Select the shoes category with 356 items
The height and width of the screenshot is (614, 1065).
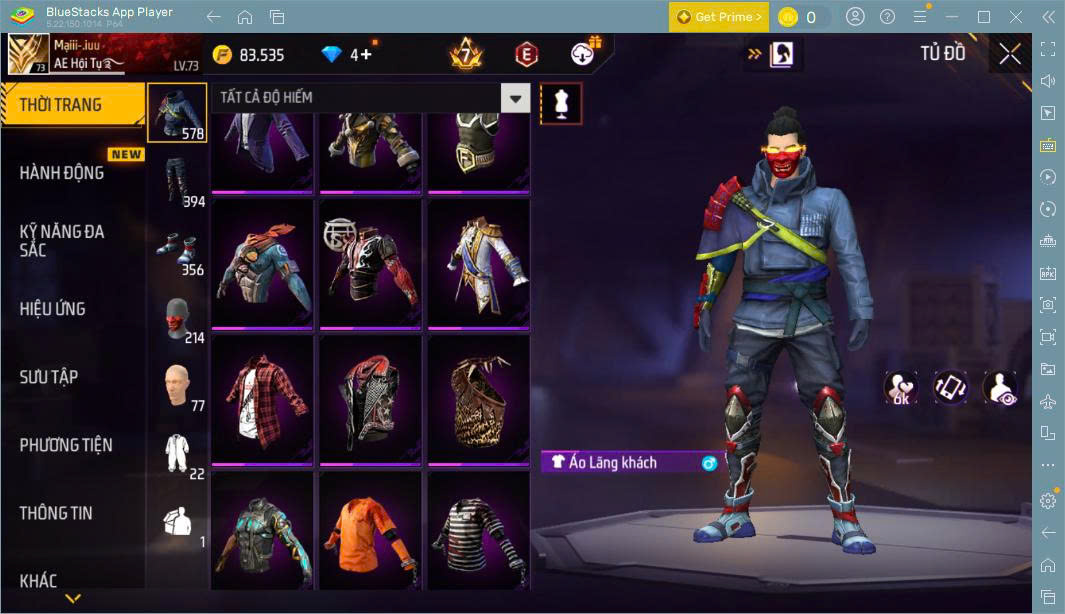point(177,248)
